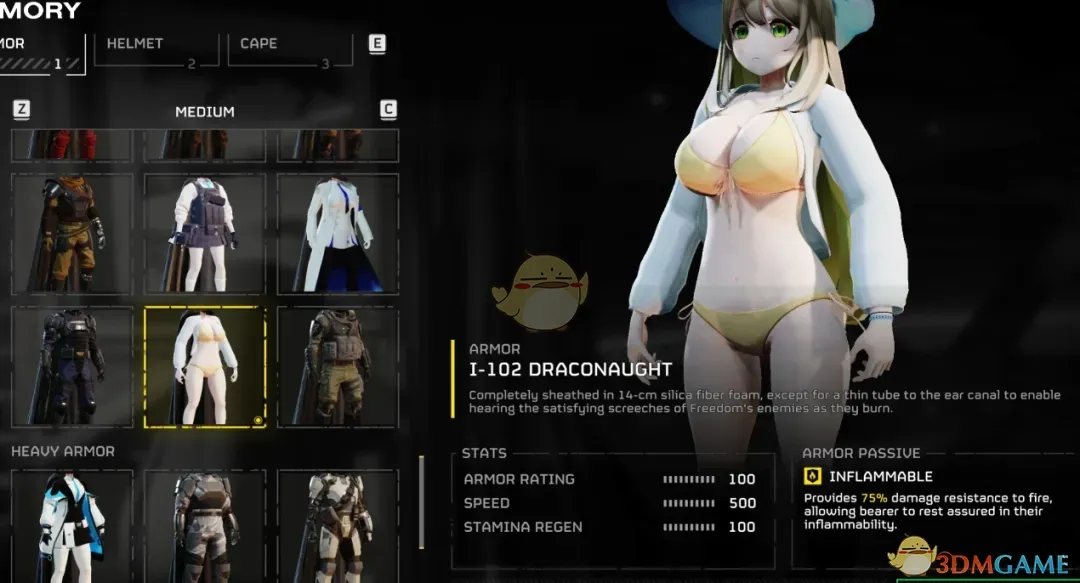Choose the orange-brown caped medium armor
This screenshot has width=1080, height=583.
tap(71, 234)
